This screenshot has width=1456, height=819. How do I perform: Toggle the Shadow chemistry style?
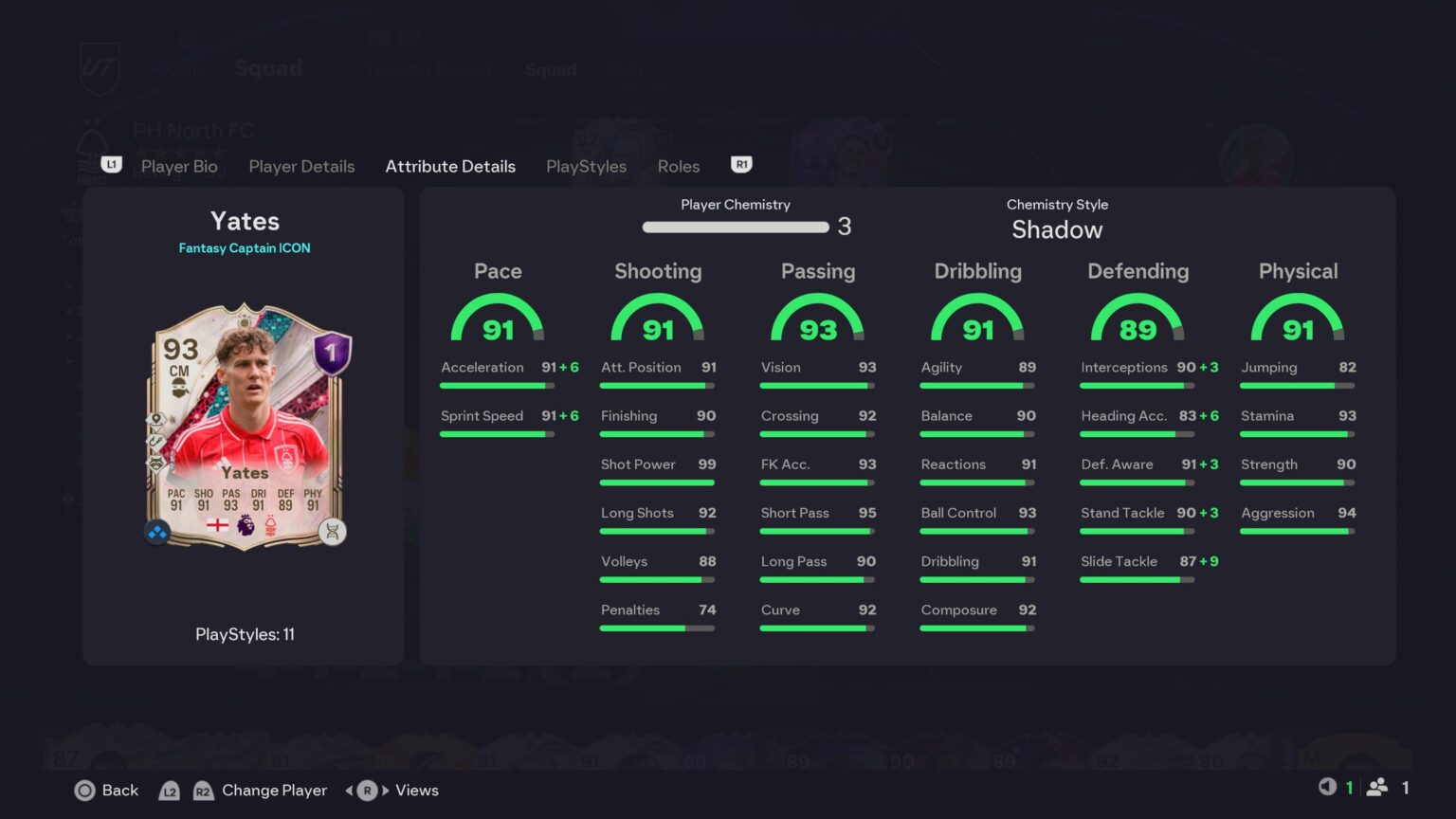[1057, 228]
